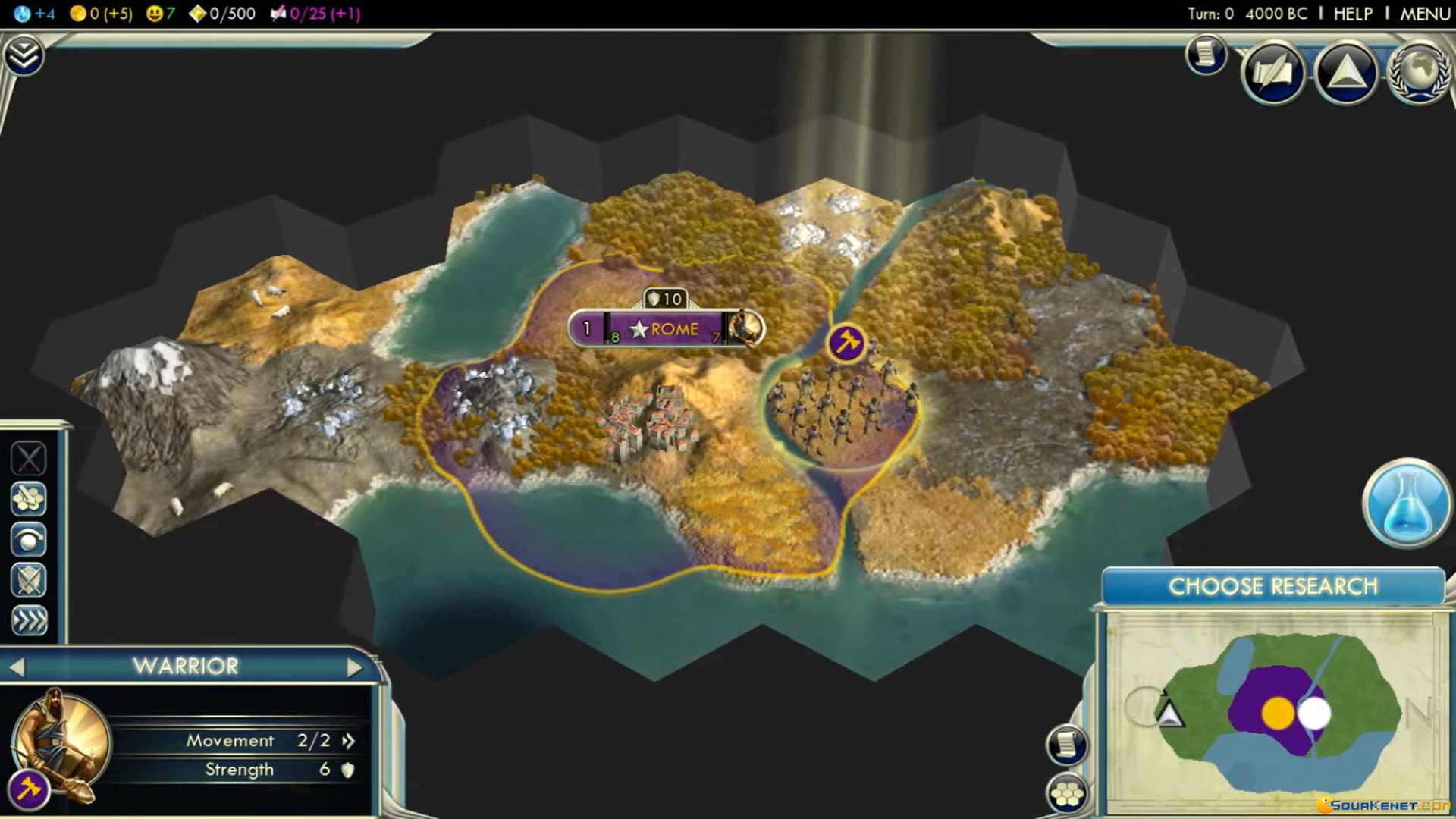Click the curved-arrow sphere unit action
This screenshot has width=1456, height=819.
[x=29, y=540]
